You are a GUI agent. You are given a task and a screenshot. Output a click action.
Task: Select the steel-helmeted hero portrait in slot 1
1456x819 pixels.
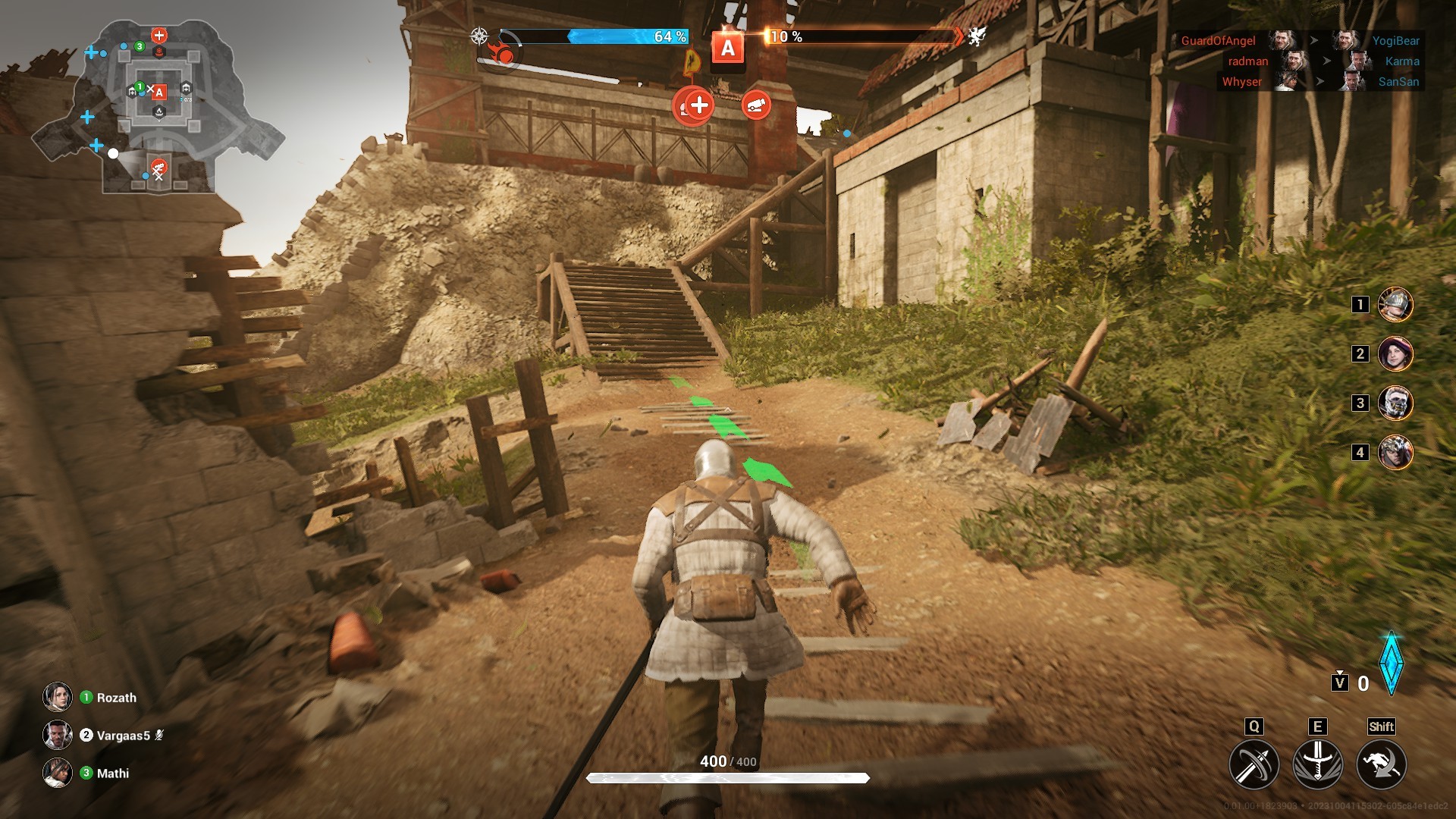[x=1395, y=305]
